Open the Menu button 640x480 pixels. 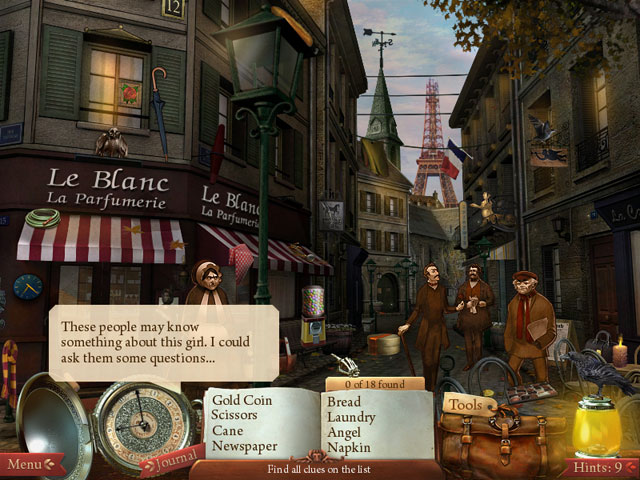pyautogui.click(x=28, y=464)
